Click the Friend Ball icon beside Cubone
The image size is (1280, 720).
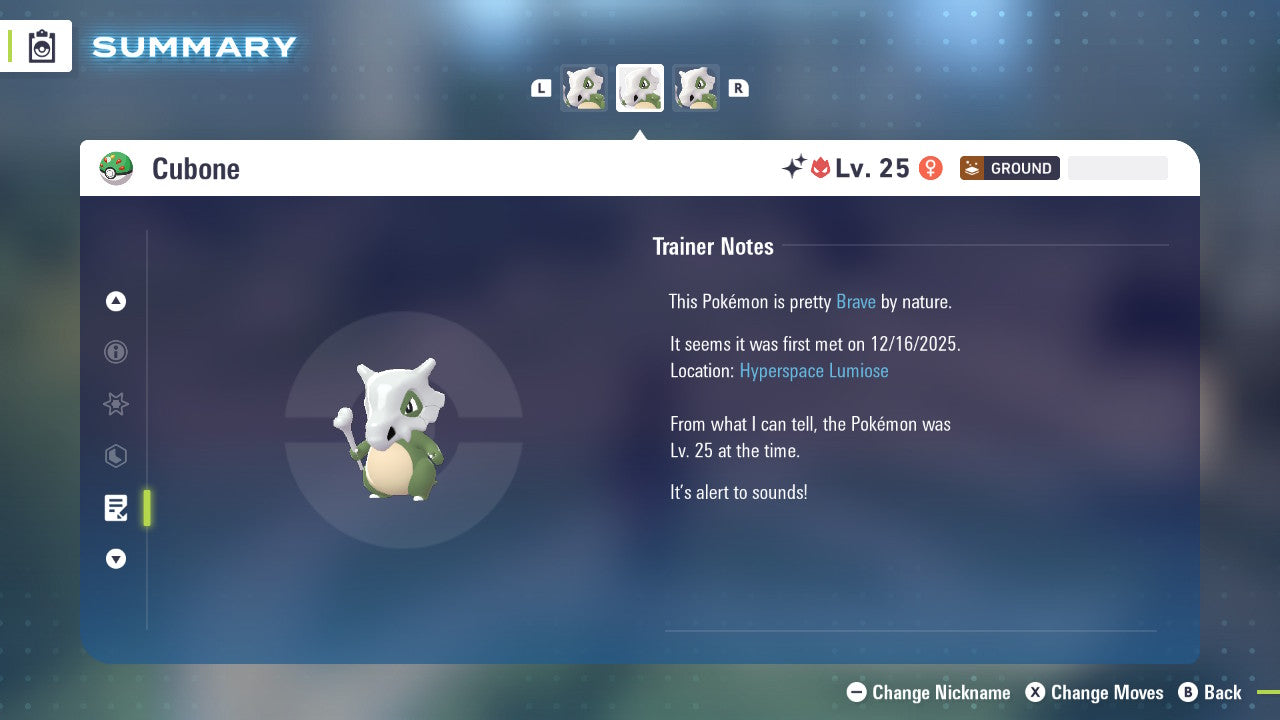(x=116, y=168)
